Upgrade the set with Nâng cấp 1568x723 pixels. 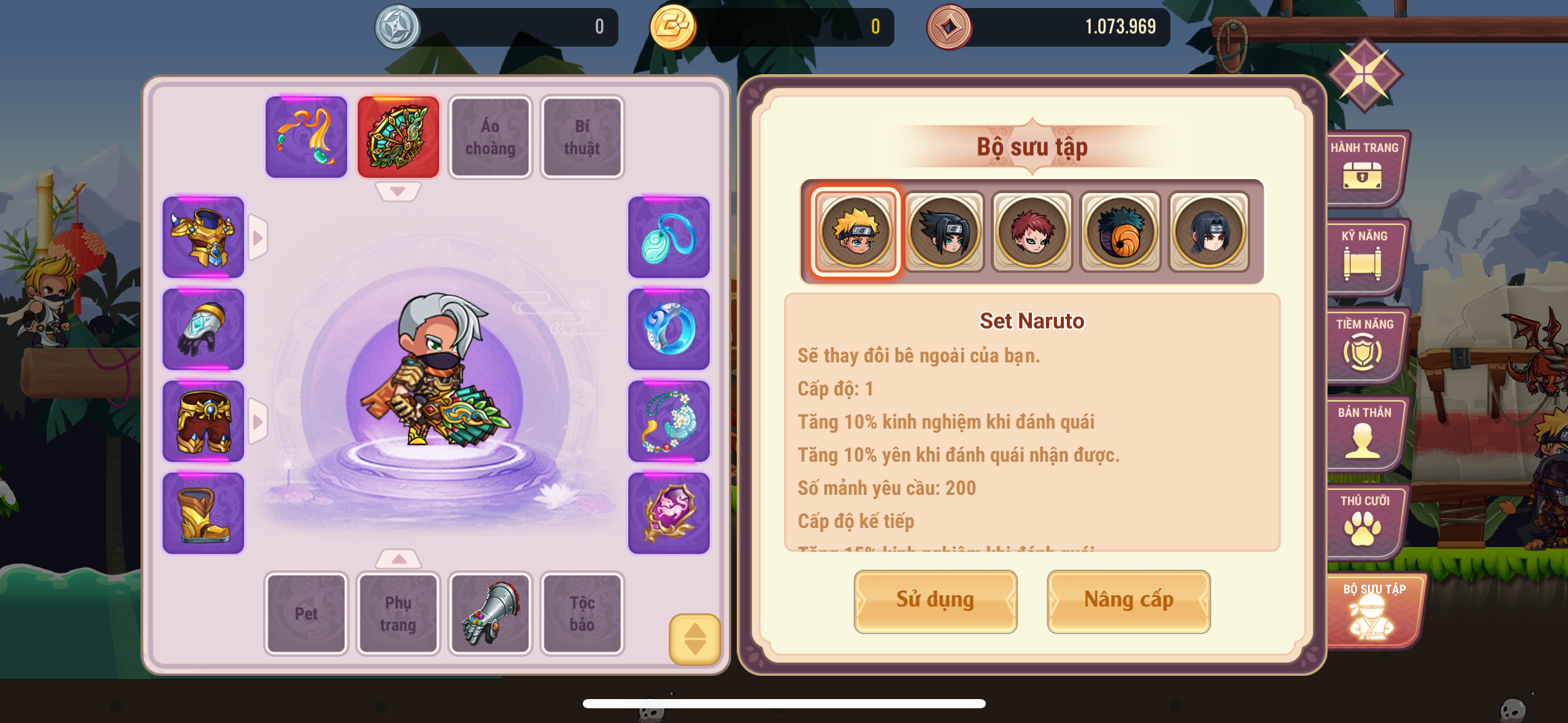coord(1128,600)
